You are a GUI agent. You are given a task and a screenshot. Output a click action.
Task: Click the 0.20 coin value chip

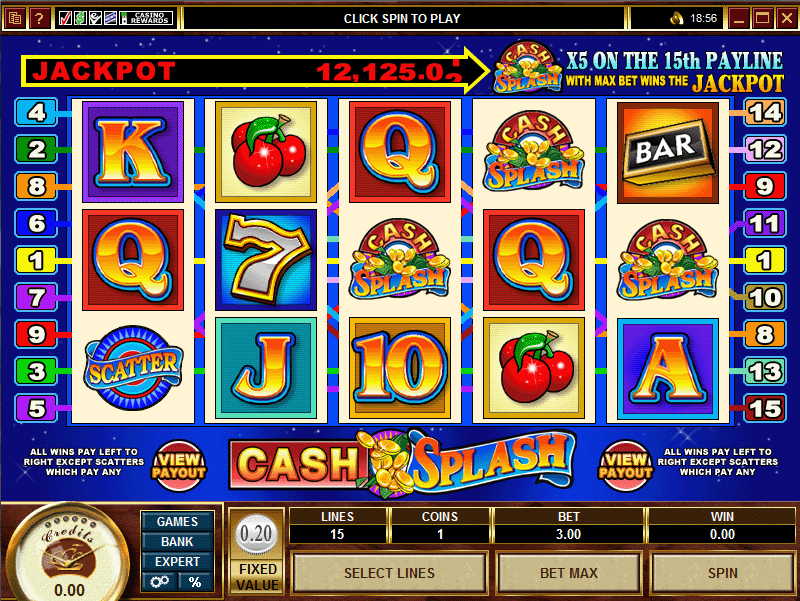[x=257, y=535]
